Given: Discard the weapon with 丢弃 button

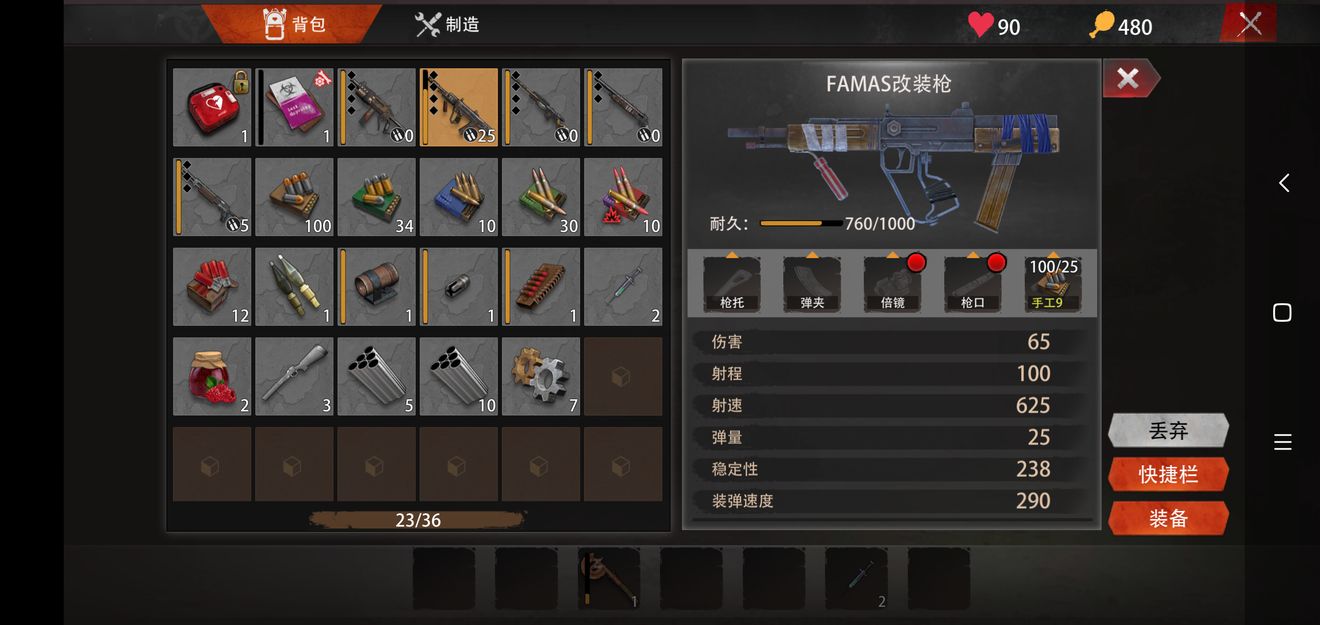Looking at the screenshot, I should 1168,431.
